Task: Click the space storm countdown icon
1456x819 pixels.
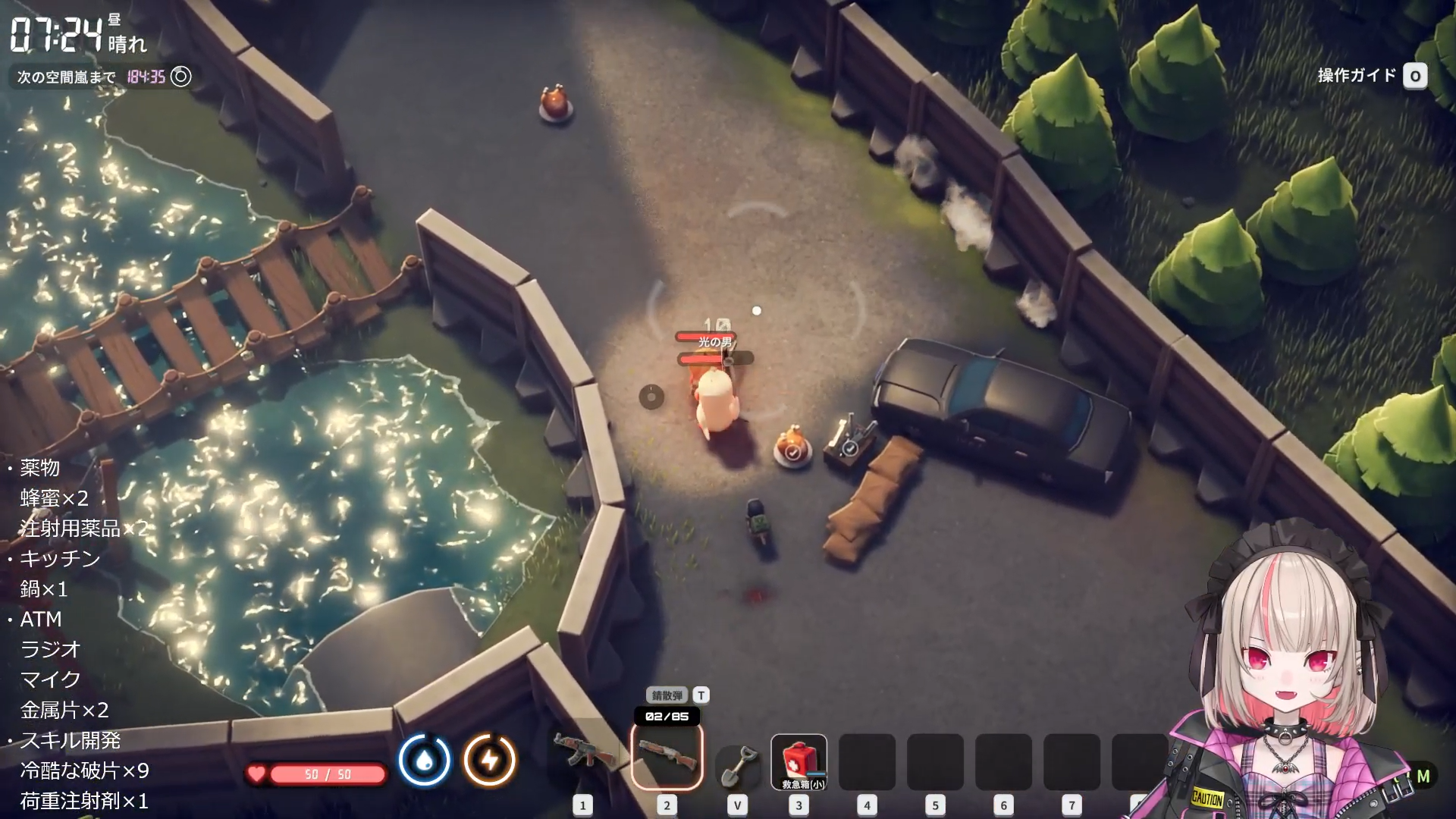Action: [x=180, y=77]
